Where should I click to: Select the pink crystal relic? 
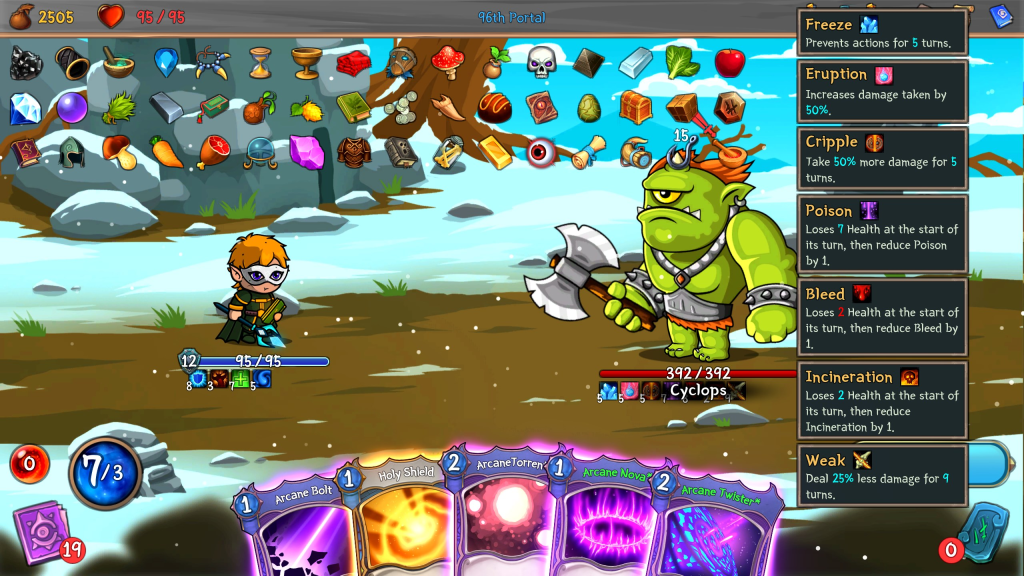coord(304,152)
